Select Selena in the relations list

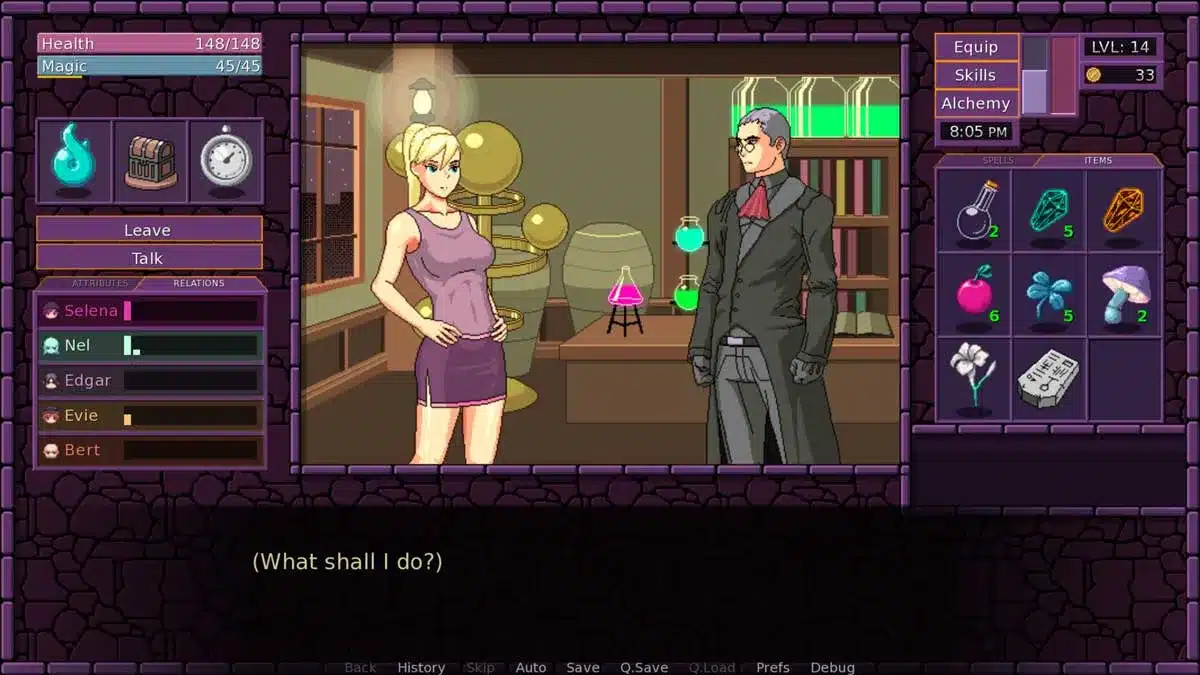(150, 311)
